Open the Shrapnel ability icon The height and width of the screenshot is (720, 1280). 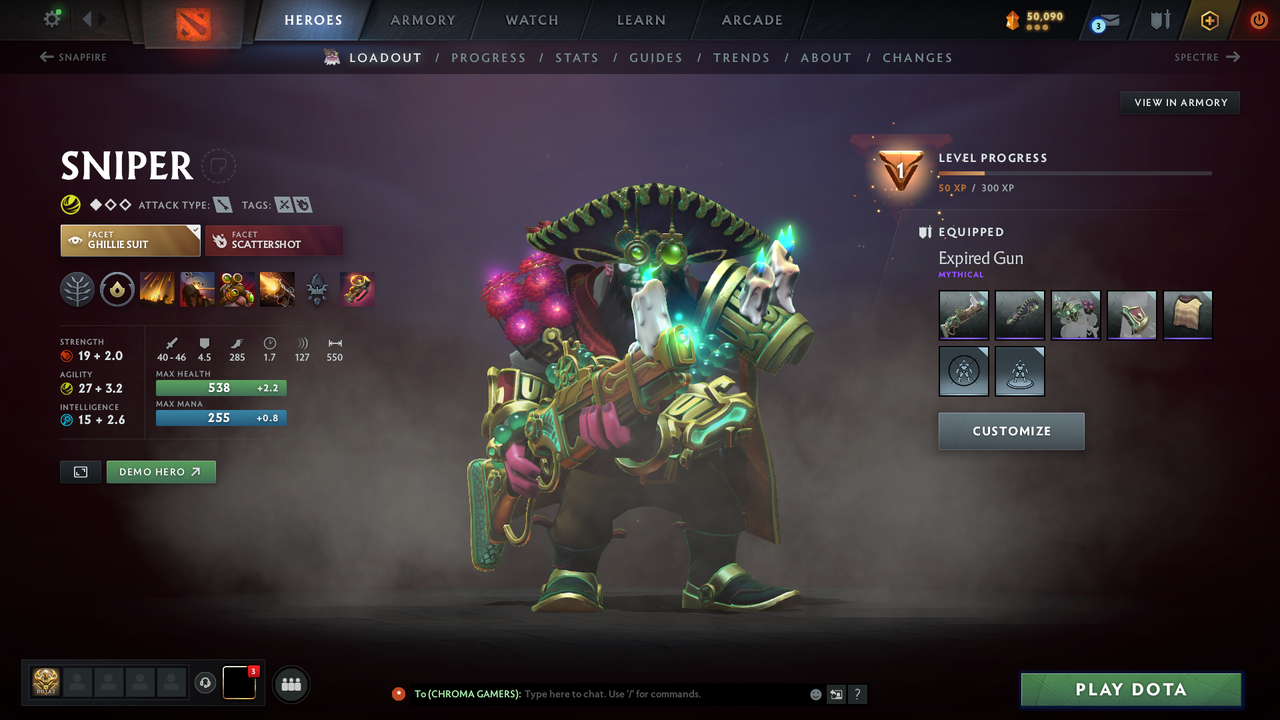158,289
